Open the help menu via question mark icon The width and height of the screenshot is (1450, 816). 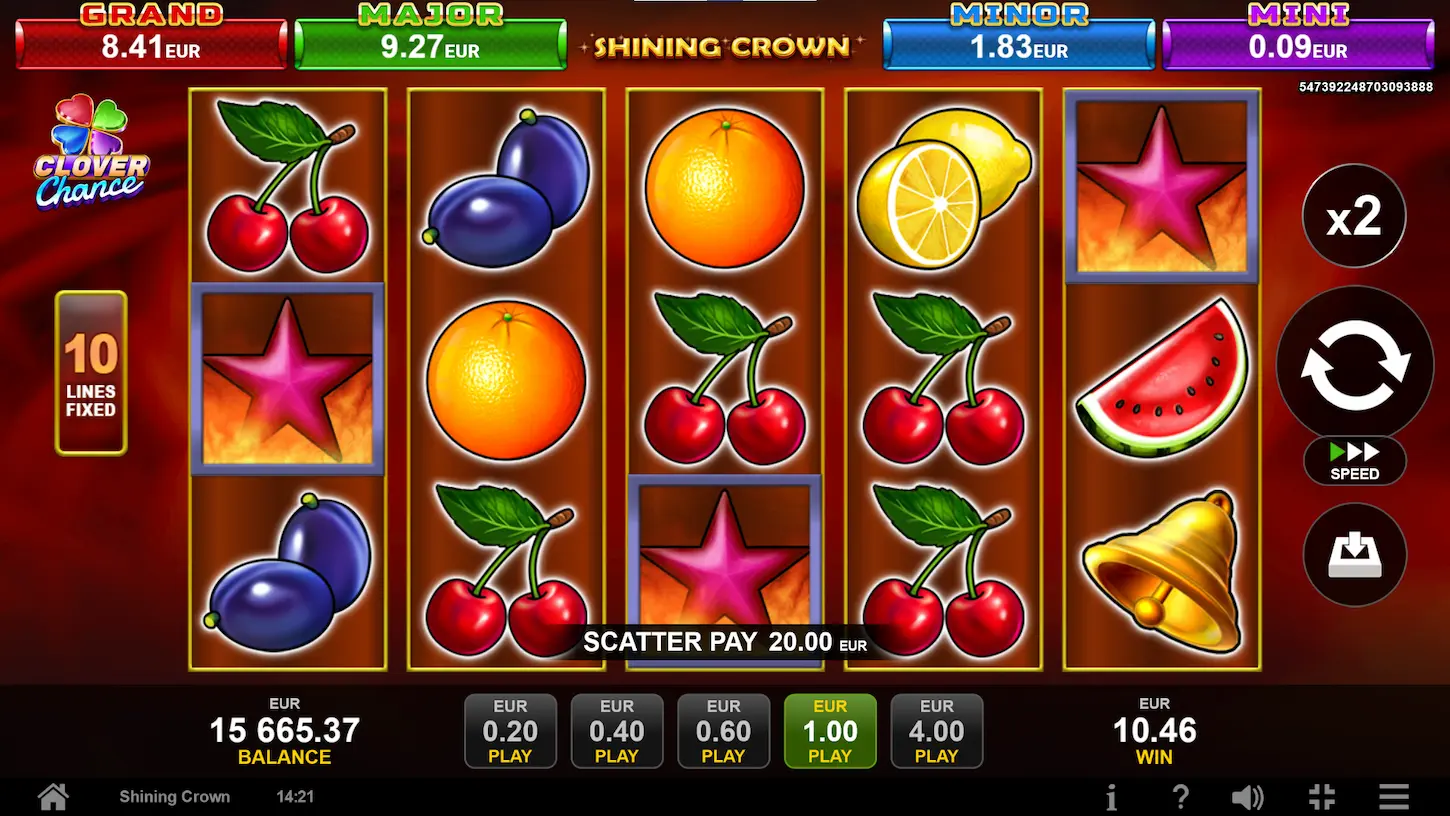pyautogui.click(x=1181, y=797)
